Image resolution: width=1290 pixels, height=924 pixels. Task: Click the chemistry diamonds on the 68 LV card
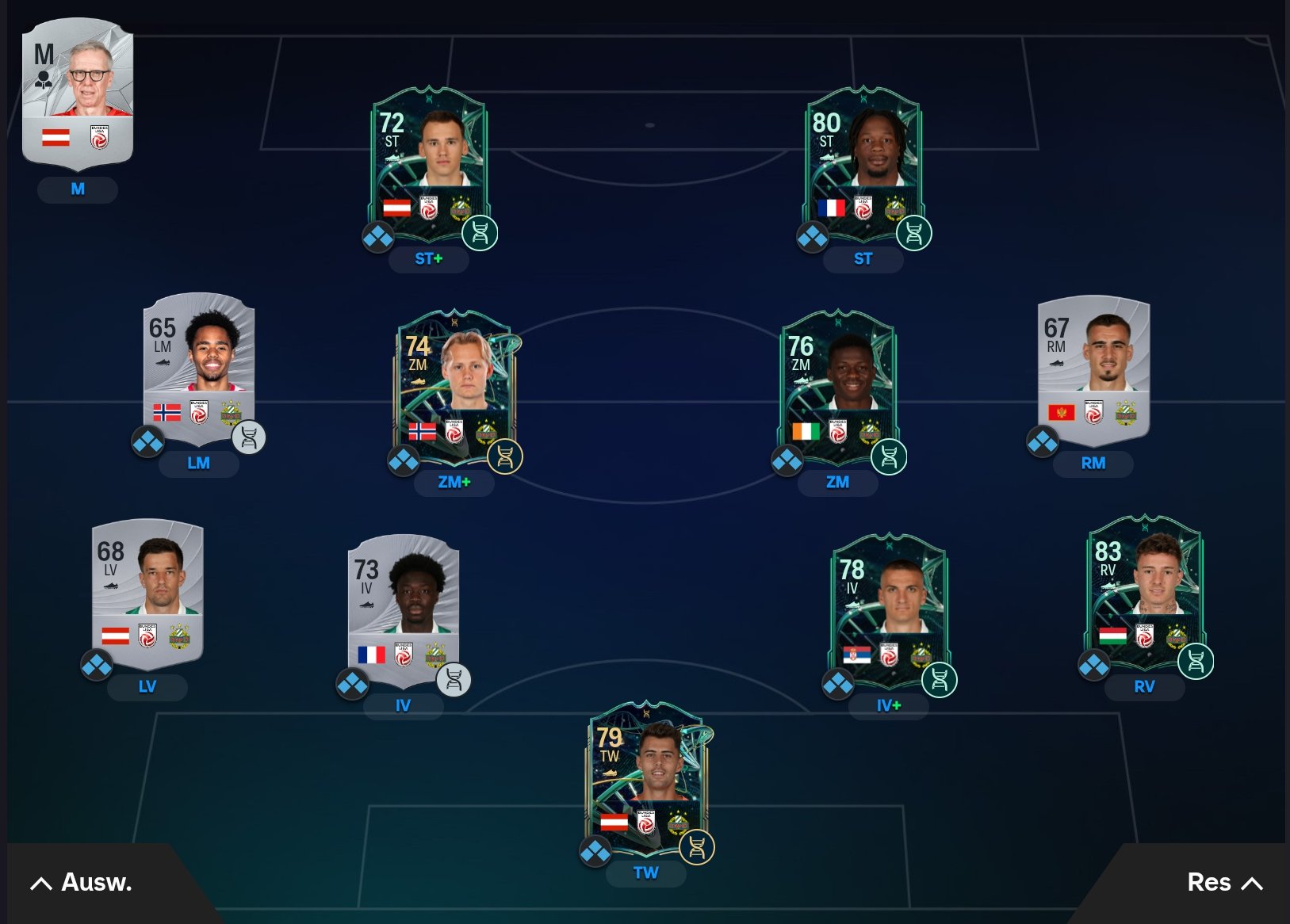[97, 666]
